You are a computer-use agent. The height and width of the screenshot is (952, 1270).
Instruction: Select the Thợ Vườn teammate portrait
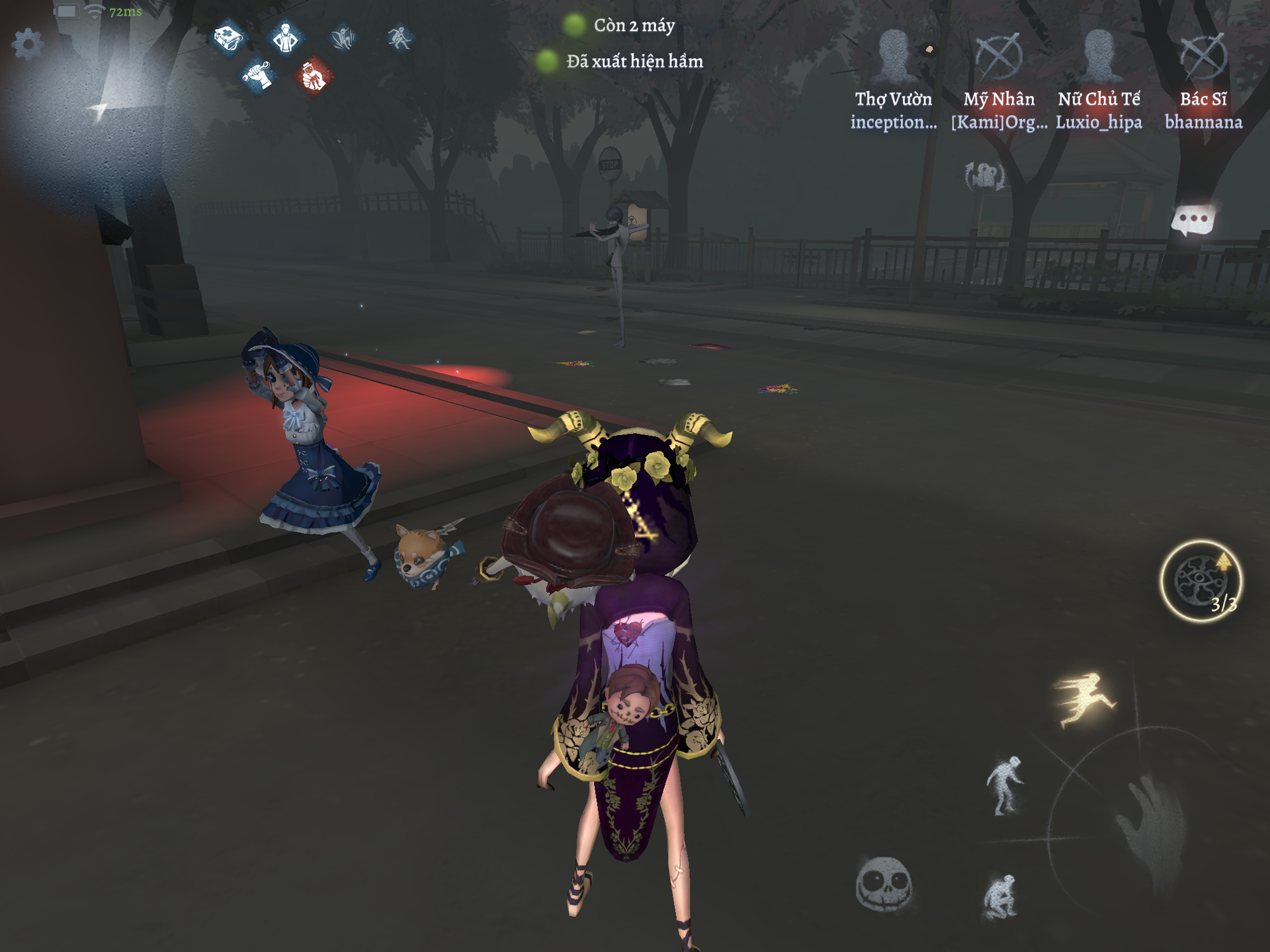pos(894,57)
